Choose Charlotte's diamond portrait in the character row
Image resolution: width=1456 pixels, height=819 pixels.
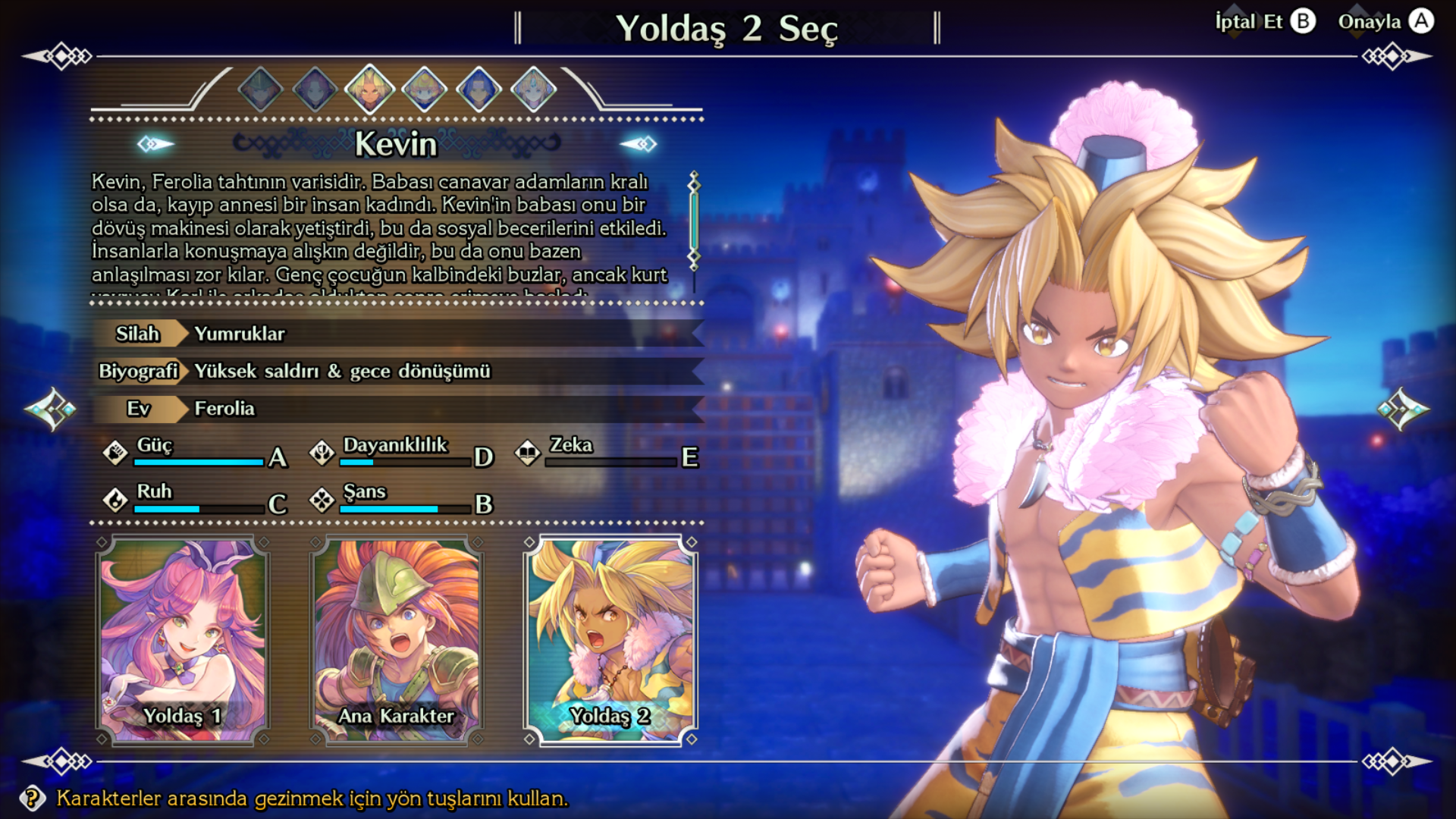[424, 89]
